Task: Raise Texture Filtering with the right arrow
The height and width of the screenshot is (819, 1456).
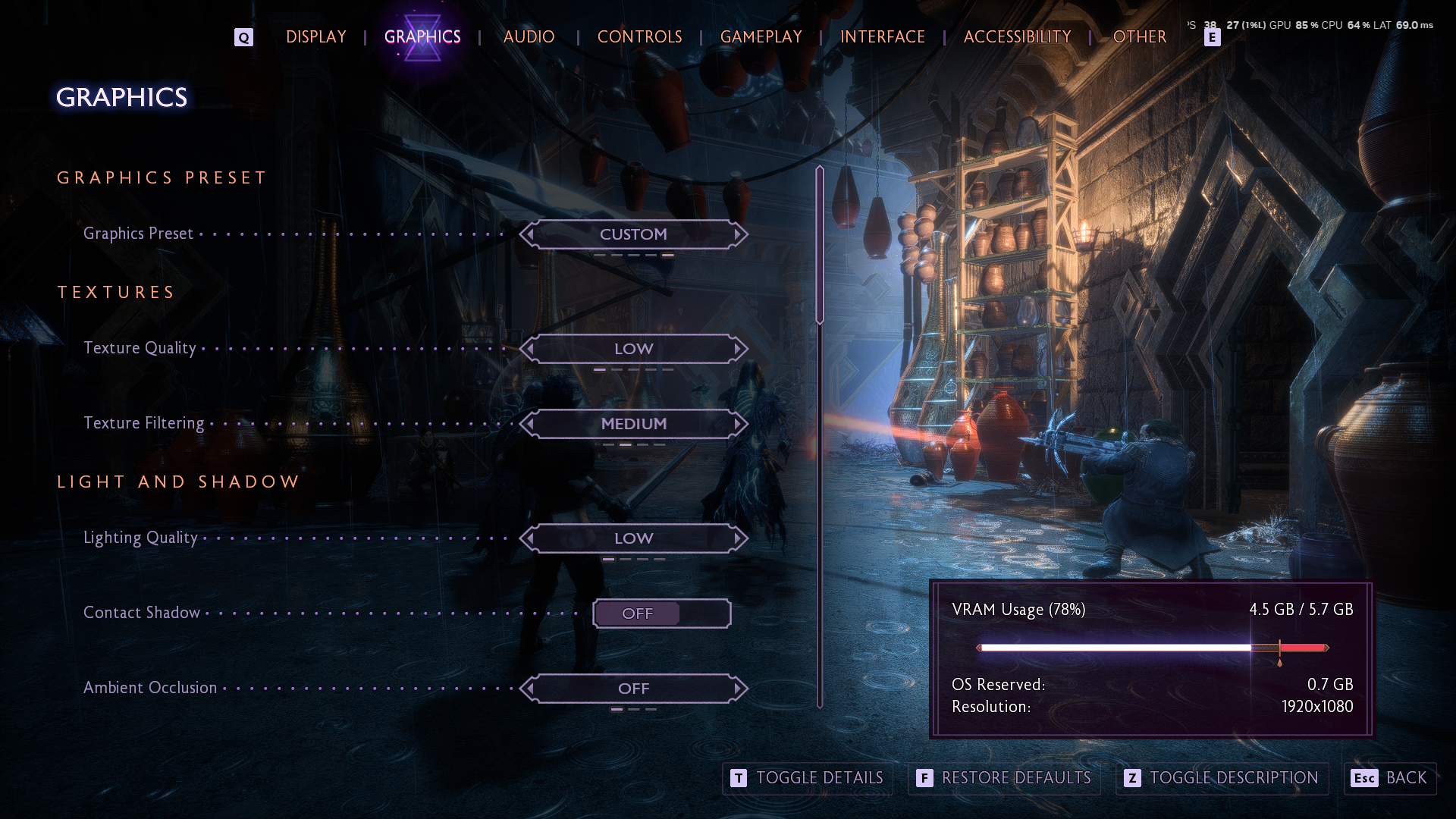Action: point(738,424)
